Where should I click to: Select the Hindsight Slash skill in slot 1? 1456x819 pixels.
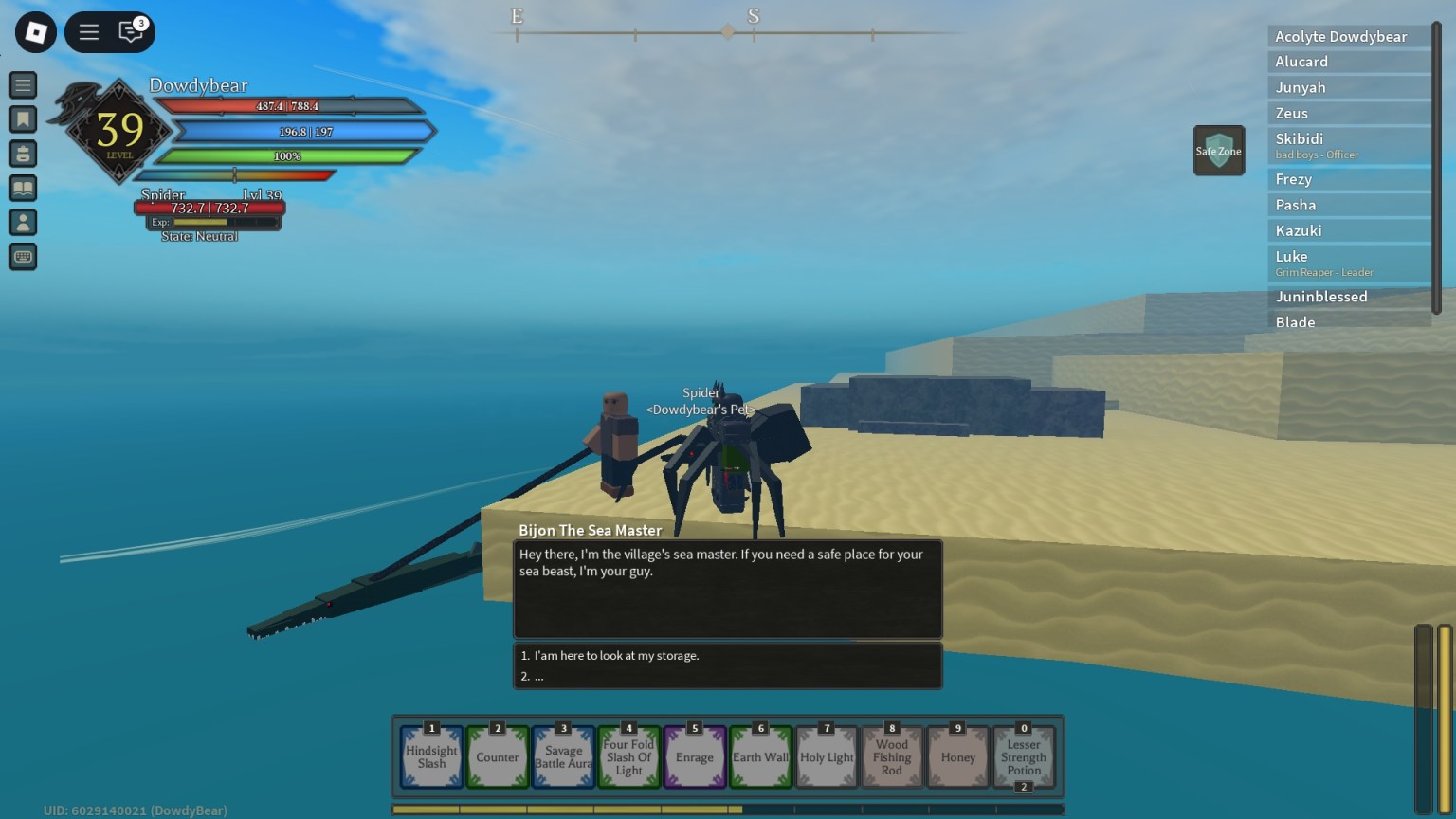431,756
